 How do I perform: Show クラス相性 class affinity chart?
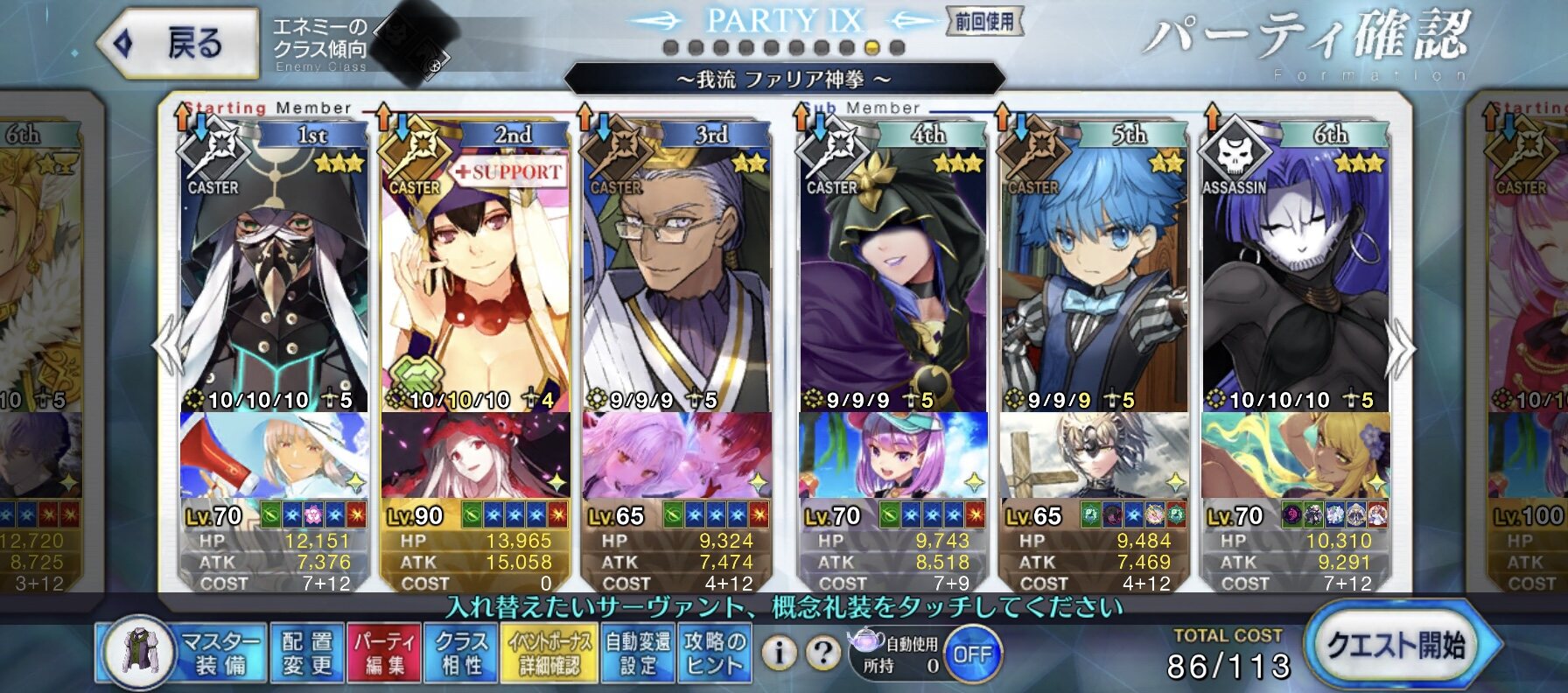(x=460, y=654)
